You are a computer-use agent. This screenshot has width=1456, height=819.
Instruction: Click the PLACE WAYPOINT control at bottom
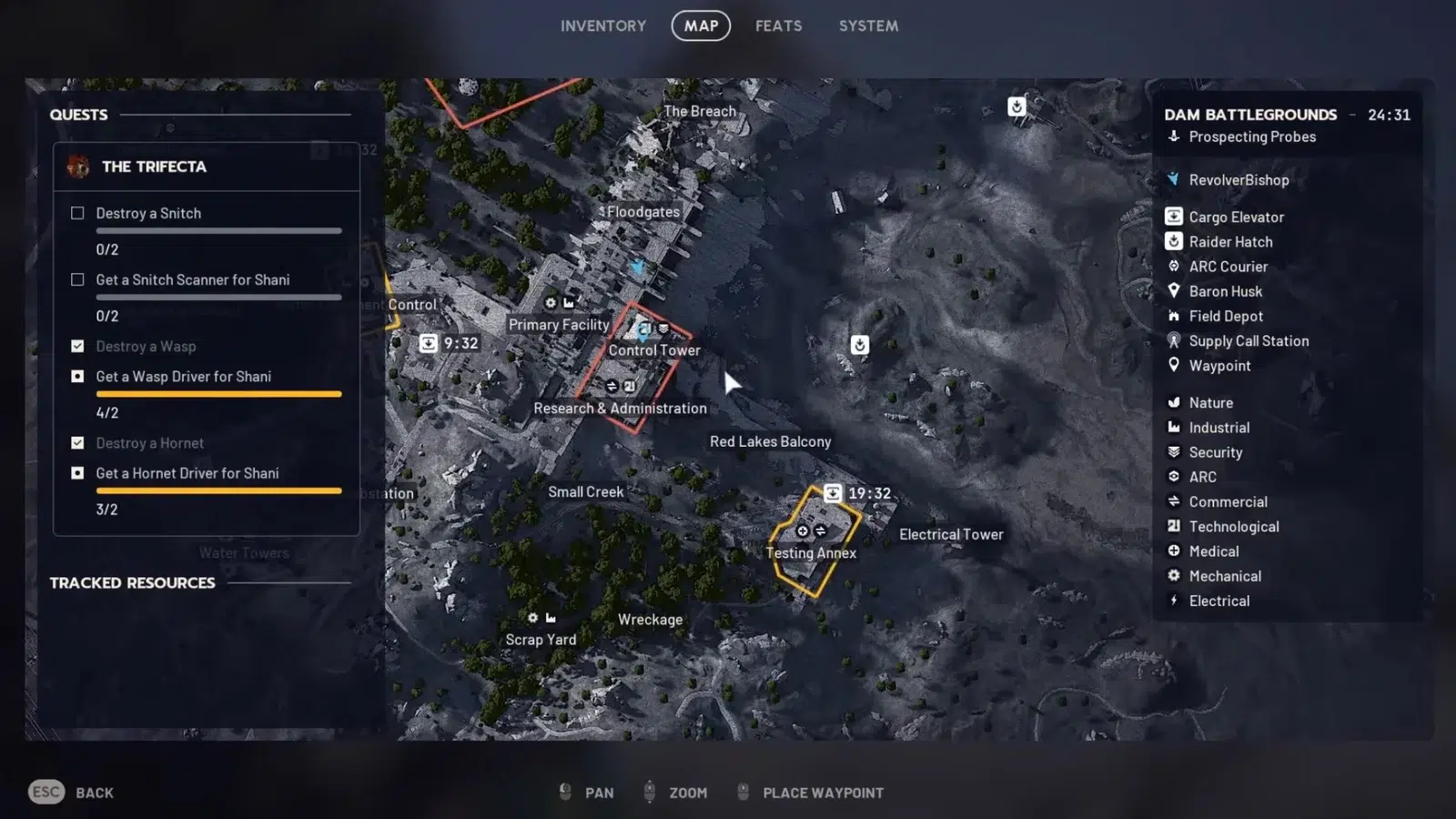[x=822, y=792]
